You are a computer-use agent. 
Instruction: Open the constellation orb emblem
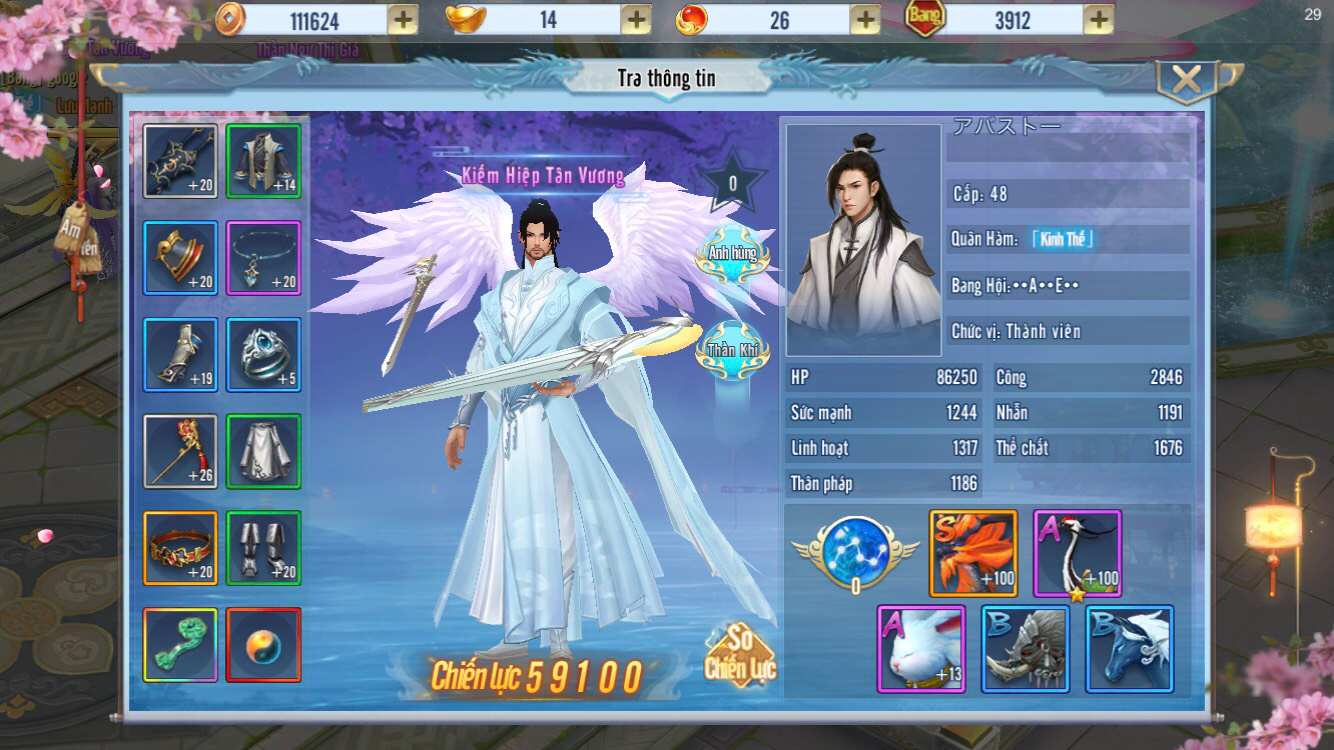tap(855, 551)
